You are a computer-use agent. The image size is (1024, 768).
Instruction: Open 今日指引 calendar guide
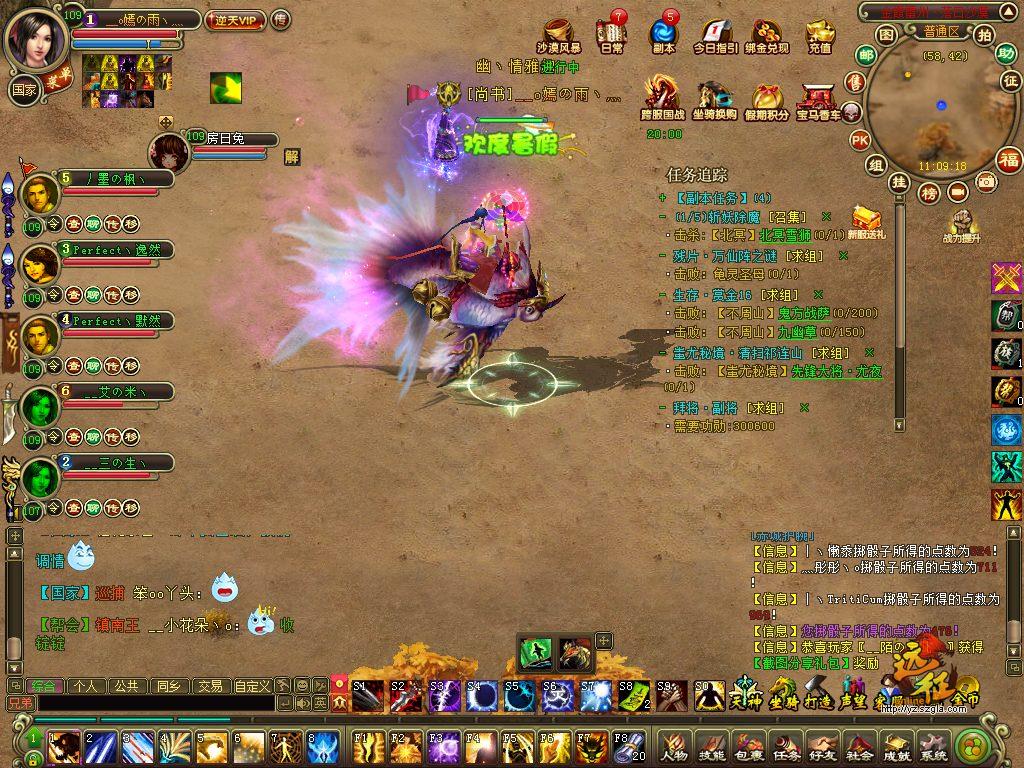[x=715, y=35]
